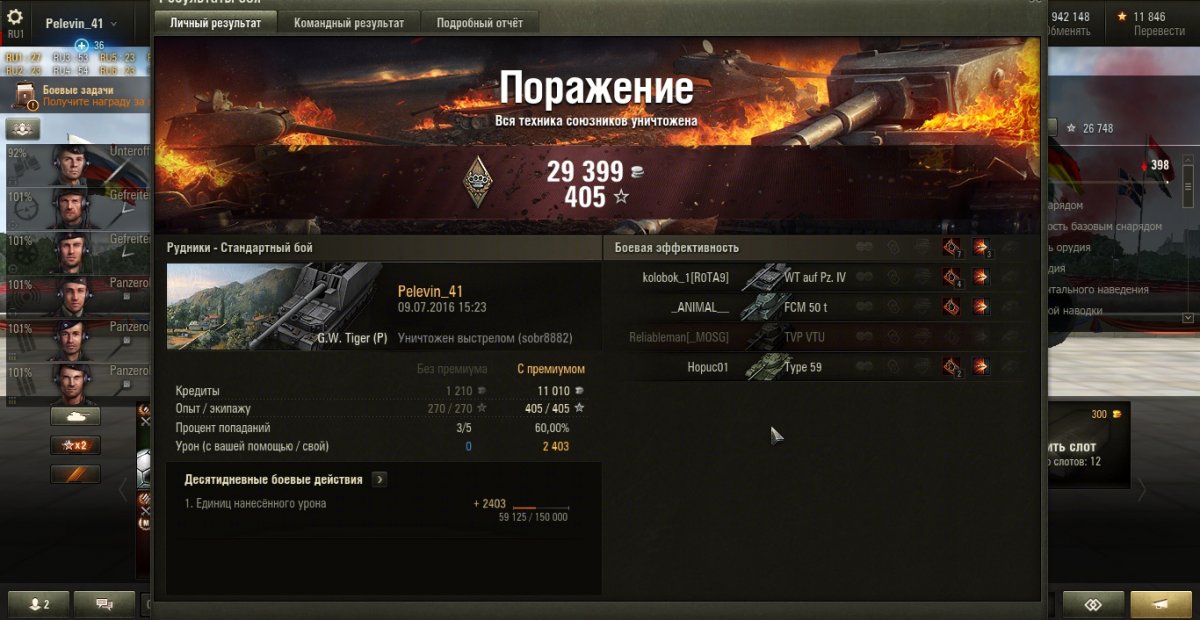This screenshot has width=1200, height=620.
Task: Select the Личный результат tab
Action: click(215, 23)
